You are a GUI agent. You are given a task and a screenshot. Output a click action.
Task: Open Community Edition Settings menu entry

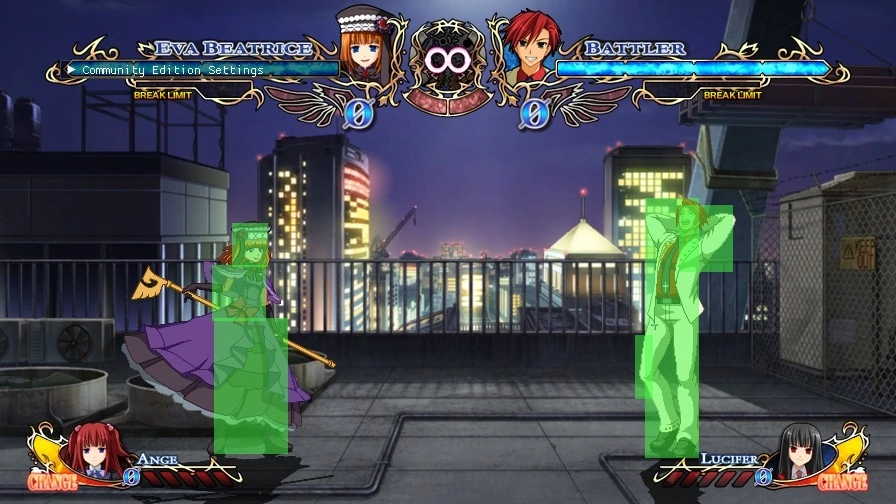(172, 70)
